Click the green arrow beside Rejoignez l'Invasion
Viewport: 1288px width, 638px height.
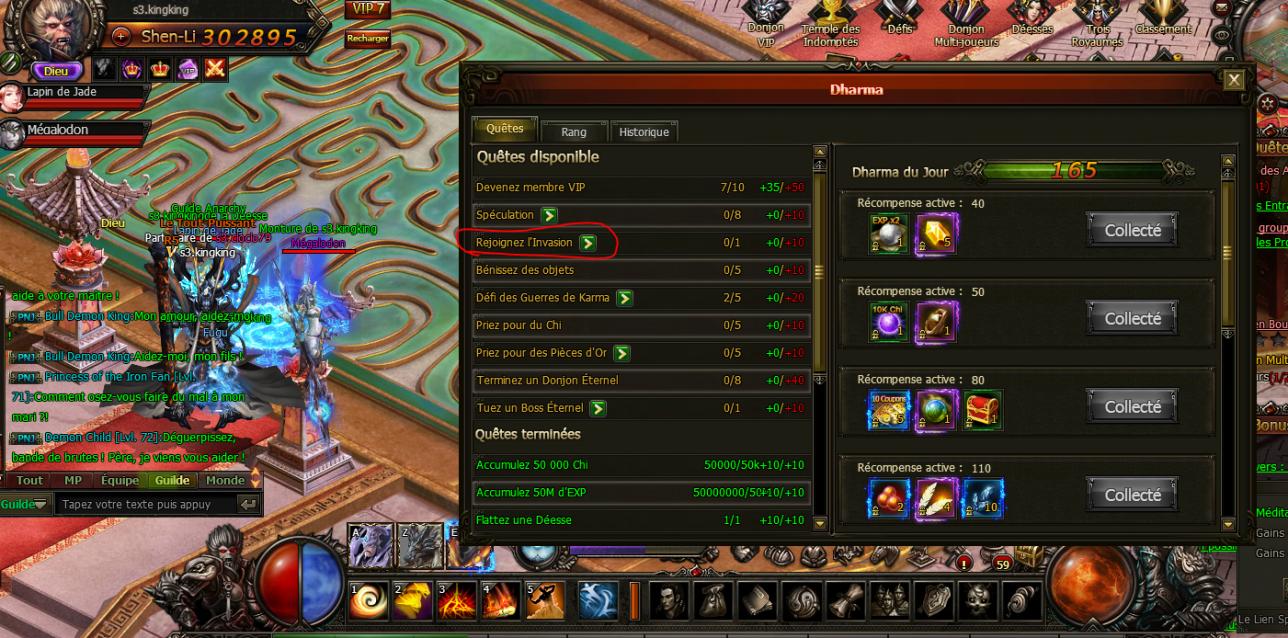point(588,242)
